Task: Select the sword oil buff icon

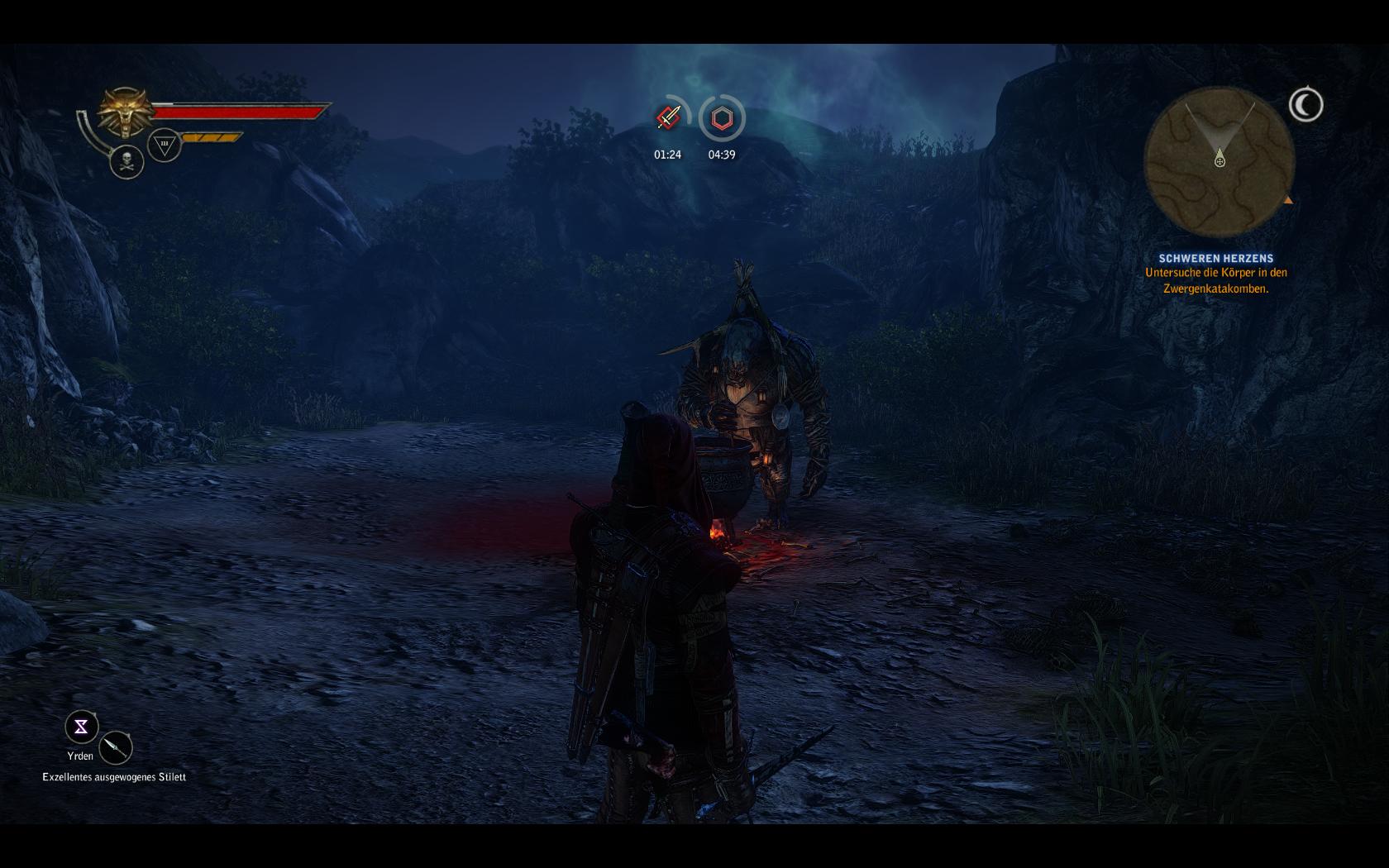Action: 669,118
